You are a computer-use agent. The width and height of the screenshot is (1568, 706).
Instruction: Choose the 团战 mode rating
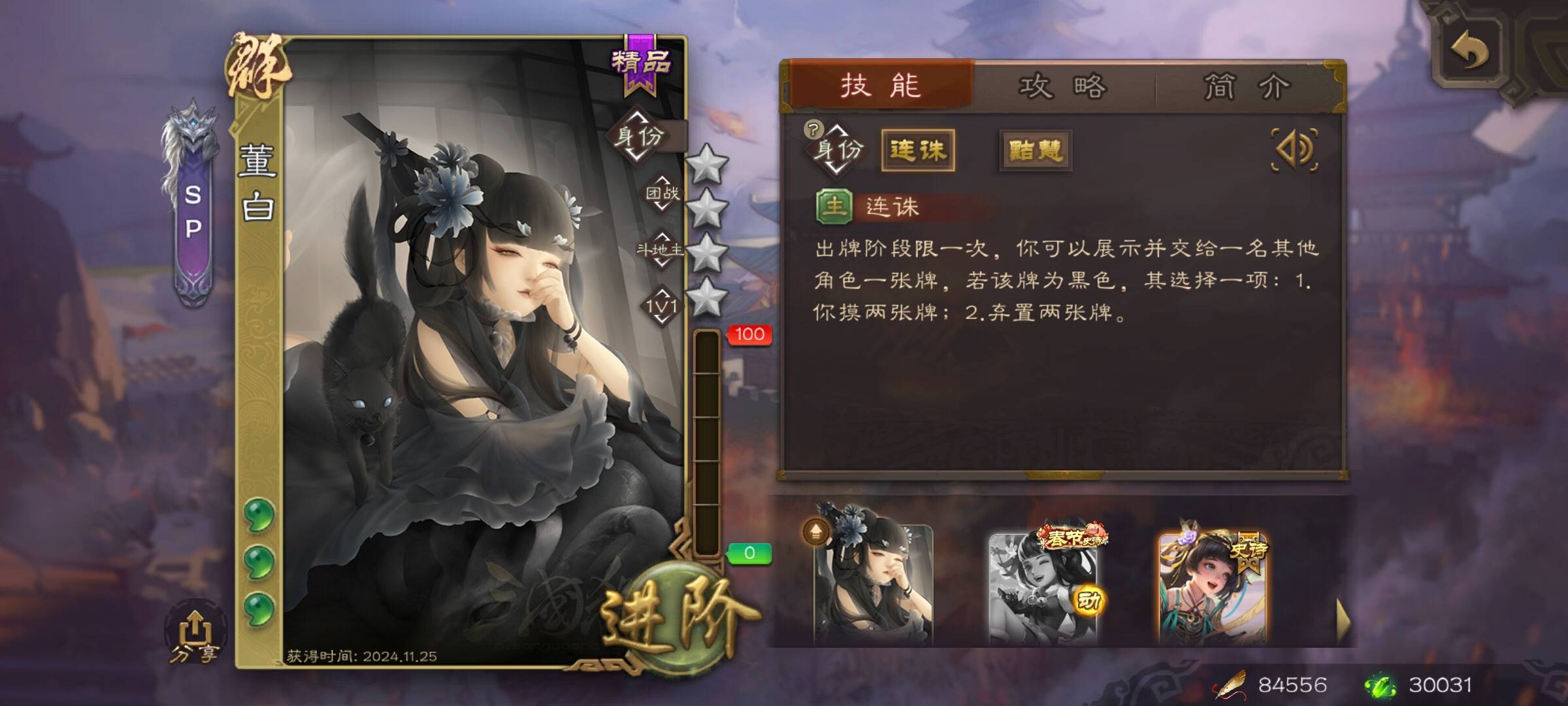662,193
